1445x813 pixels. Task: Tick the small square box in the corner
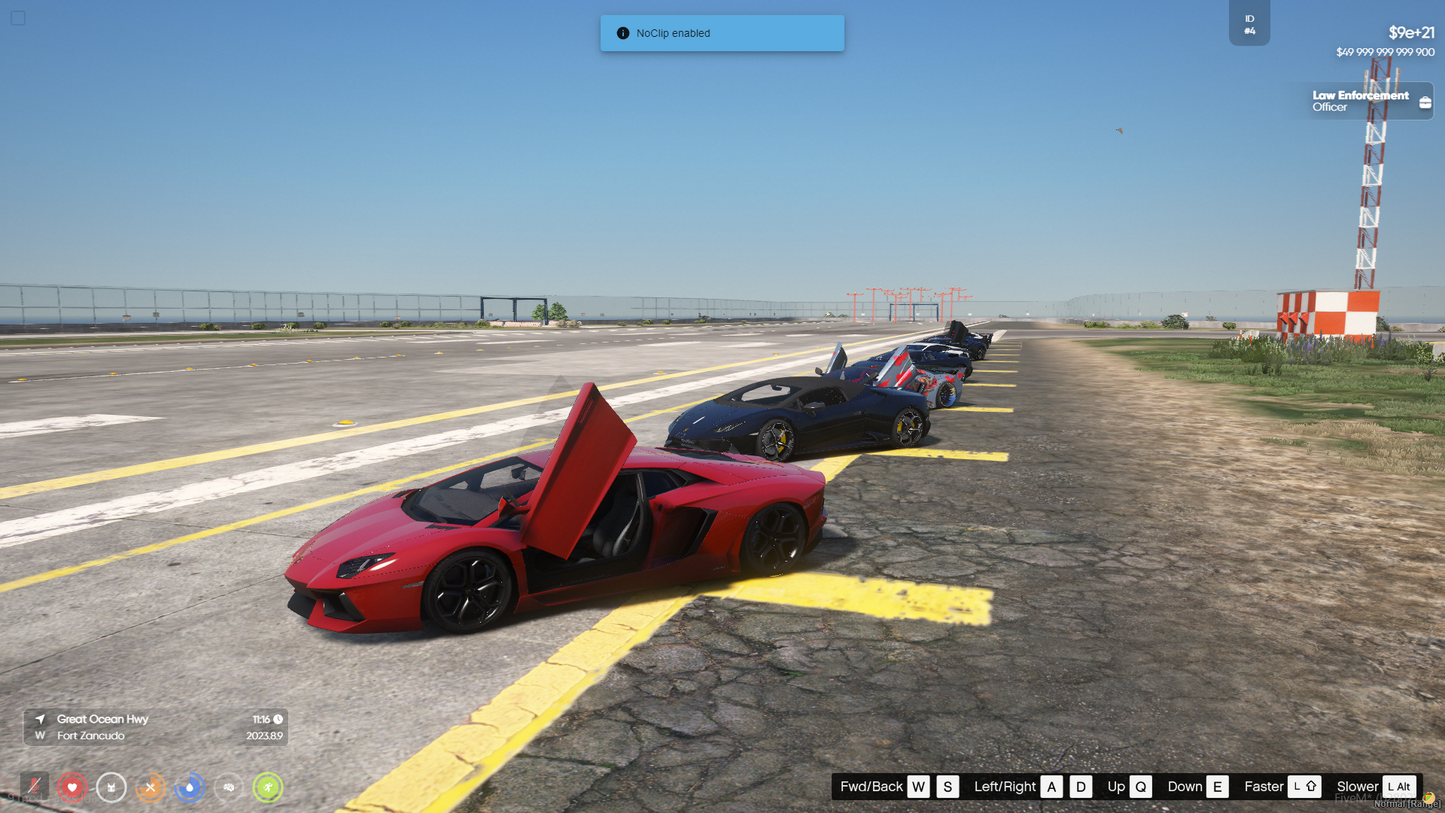click(x=18, y=18)
